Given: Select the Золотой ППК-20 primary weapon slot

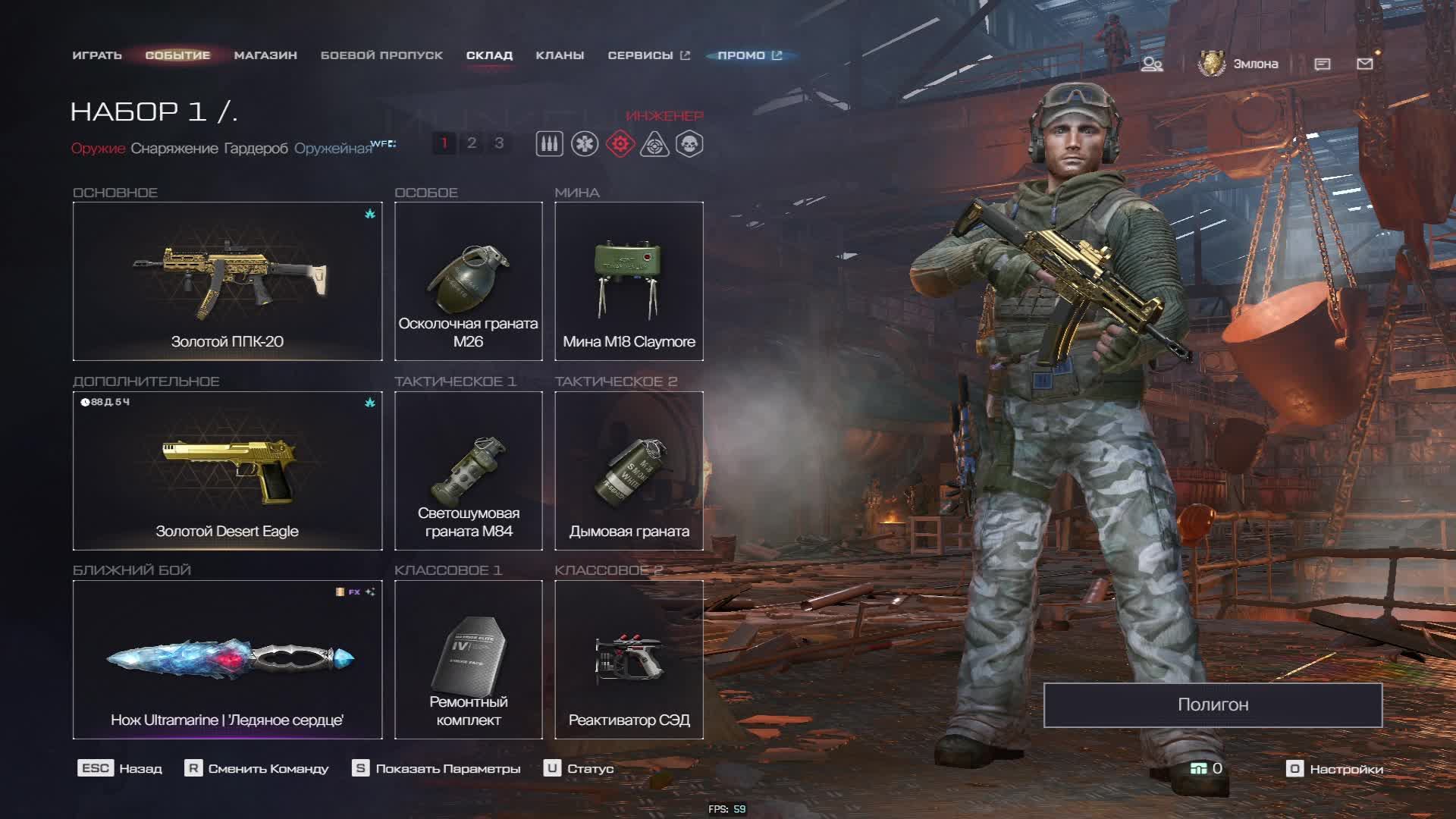Looking at the screenshot, I should 227,281.
